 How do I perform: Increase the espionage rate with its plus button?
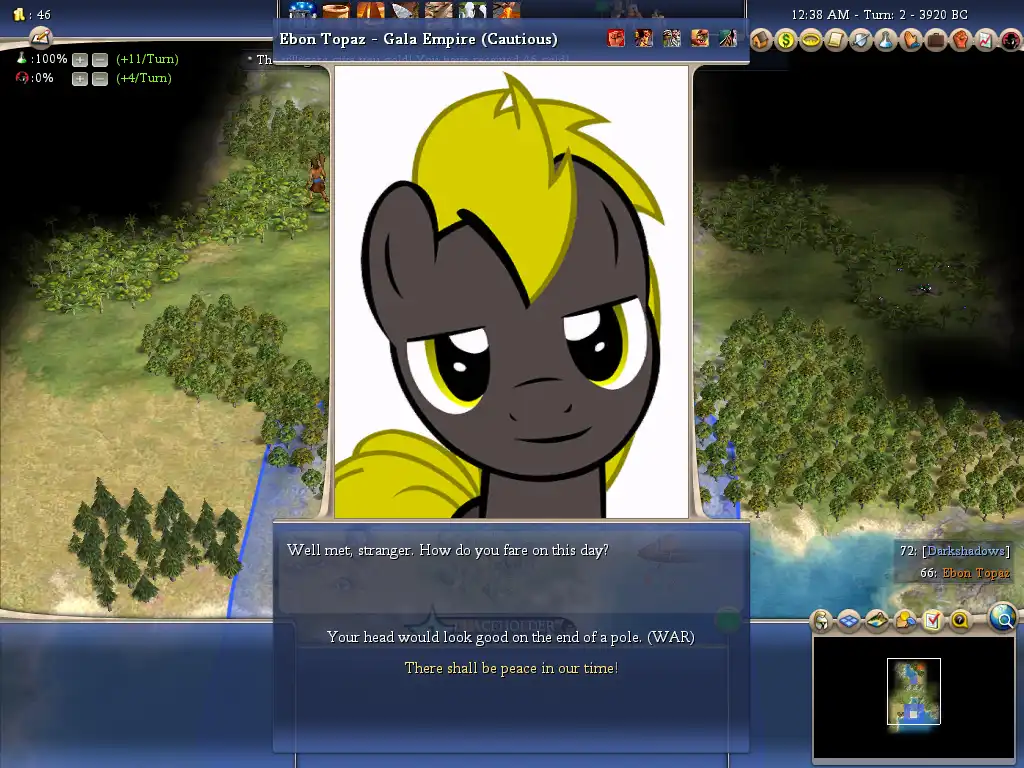tap(80, 79)
